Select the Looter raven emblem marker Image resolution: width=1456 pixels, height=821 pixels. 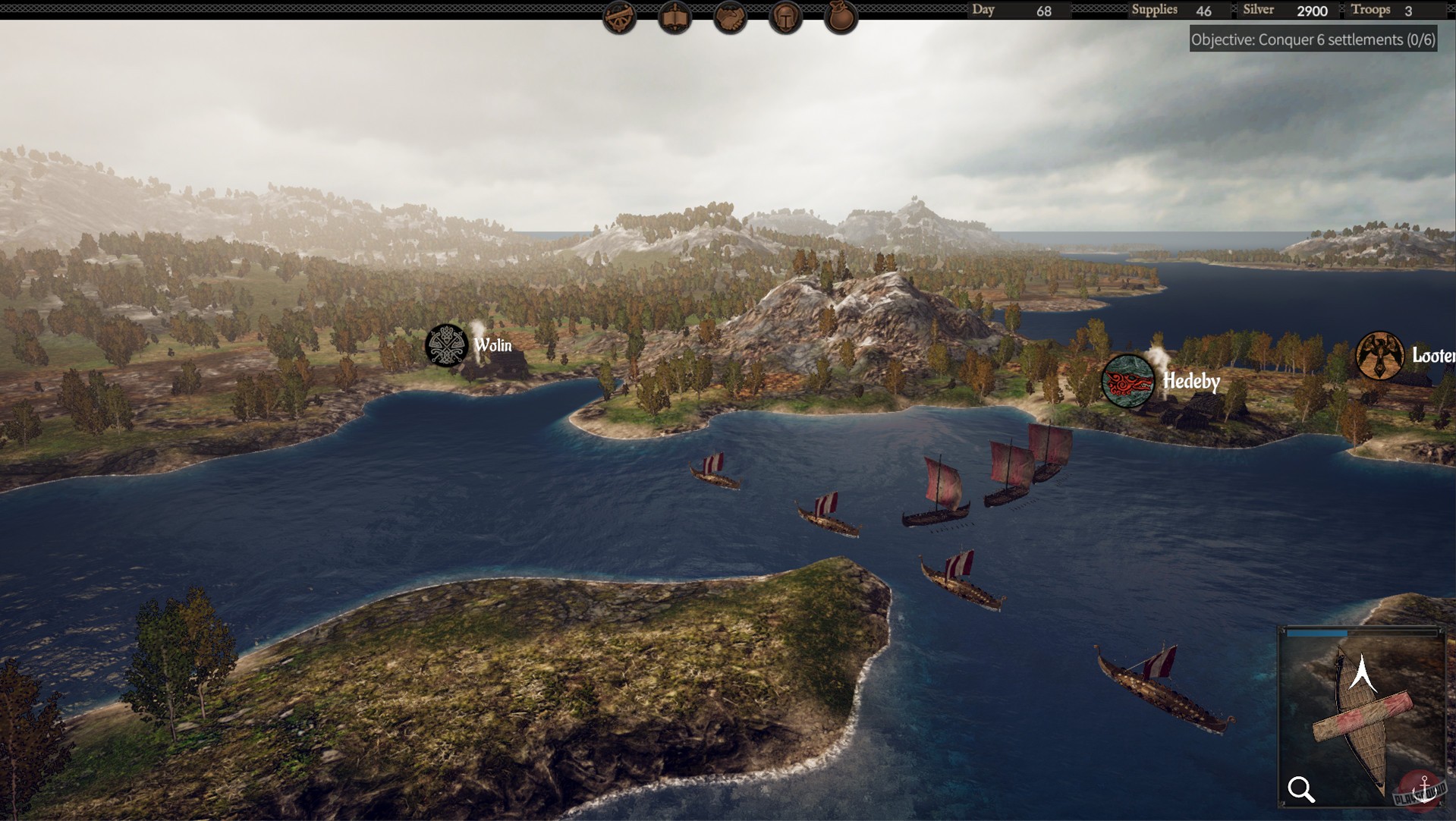1379,355
